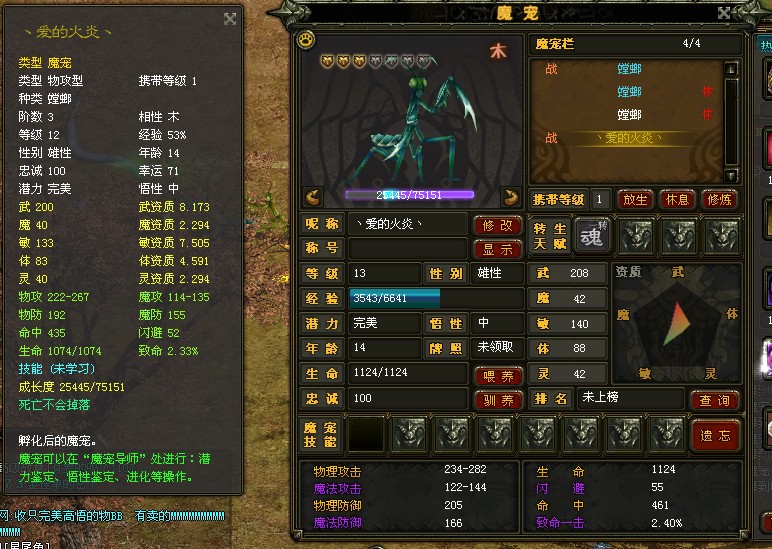Viewport: 772px width, 549px height.
Task: Click the 遗忘 forget skill button
Action: 714,436
